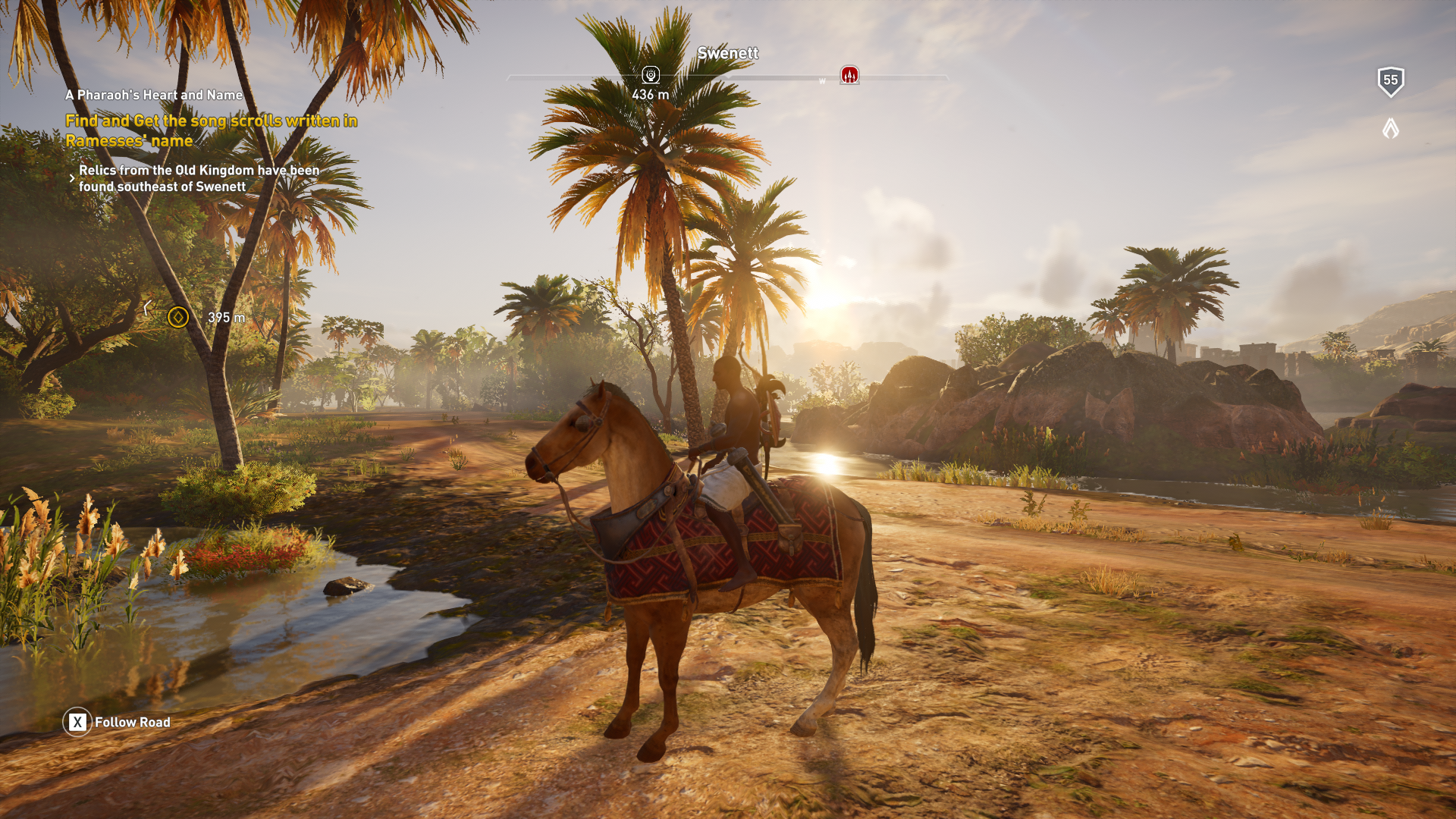Select the quest marker icon on the compass

[x=651, y=74]
